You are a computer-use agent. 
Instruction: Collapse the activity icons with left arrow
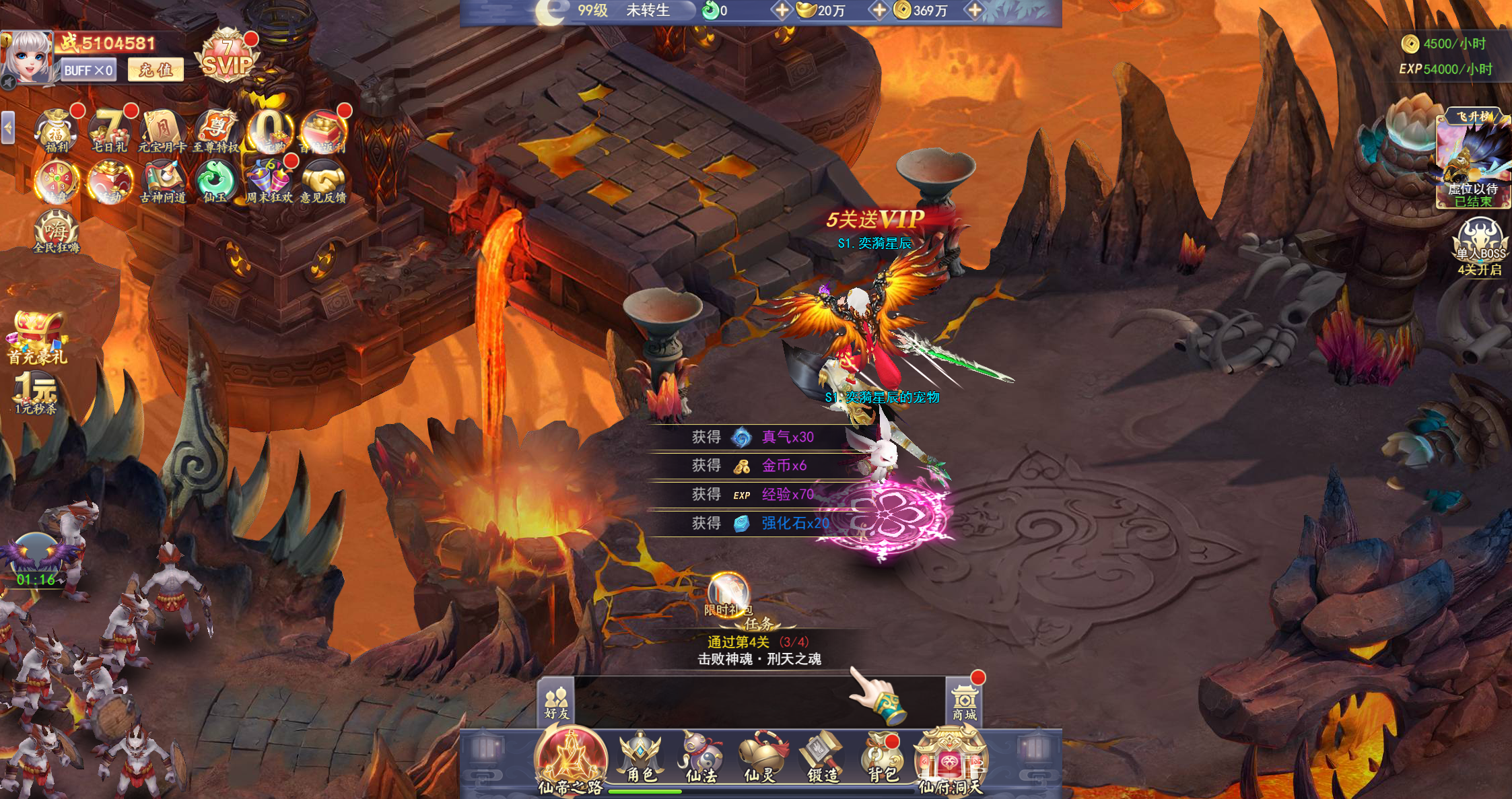click(8, 127)
